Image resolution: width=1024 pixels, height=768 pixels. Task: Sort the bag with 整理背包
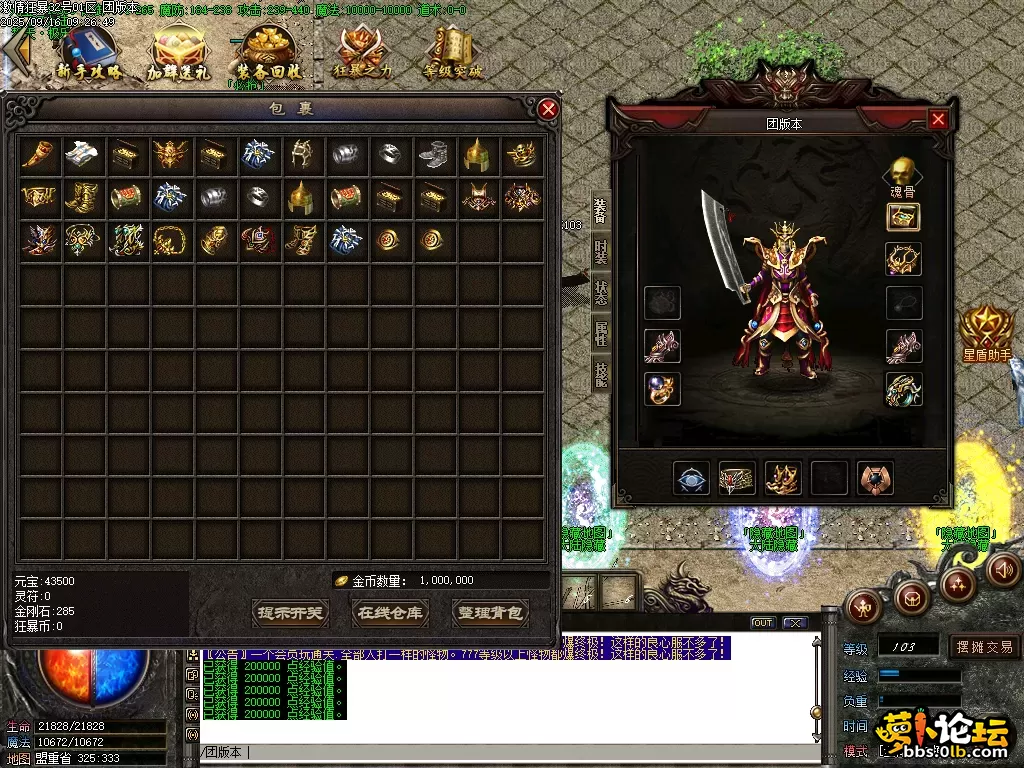pyautogui.click(x=490, y=612)
